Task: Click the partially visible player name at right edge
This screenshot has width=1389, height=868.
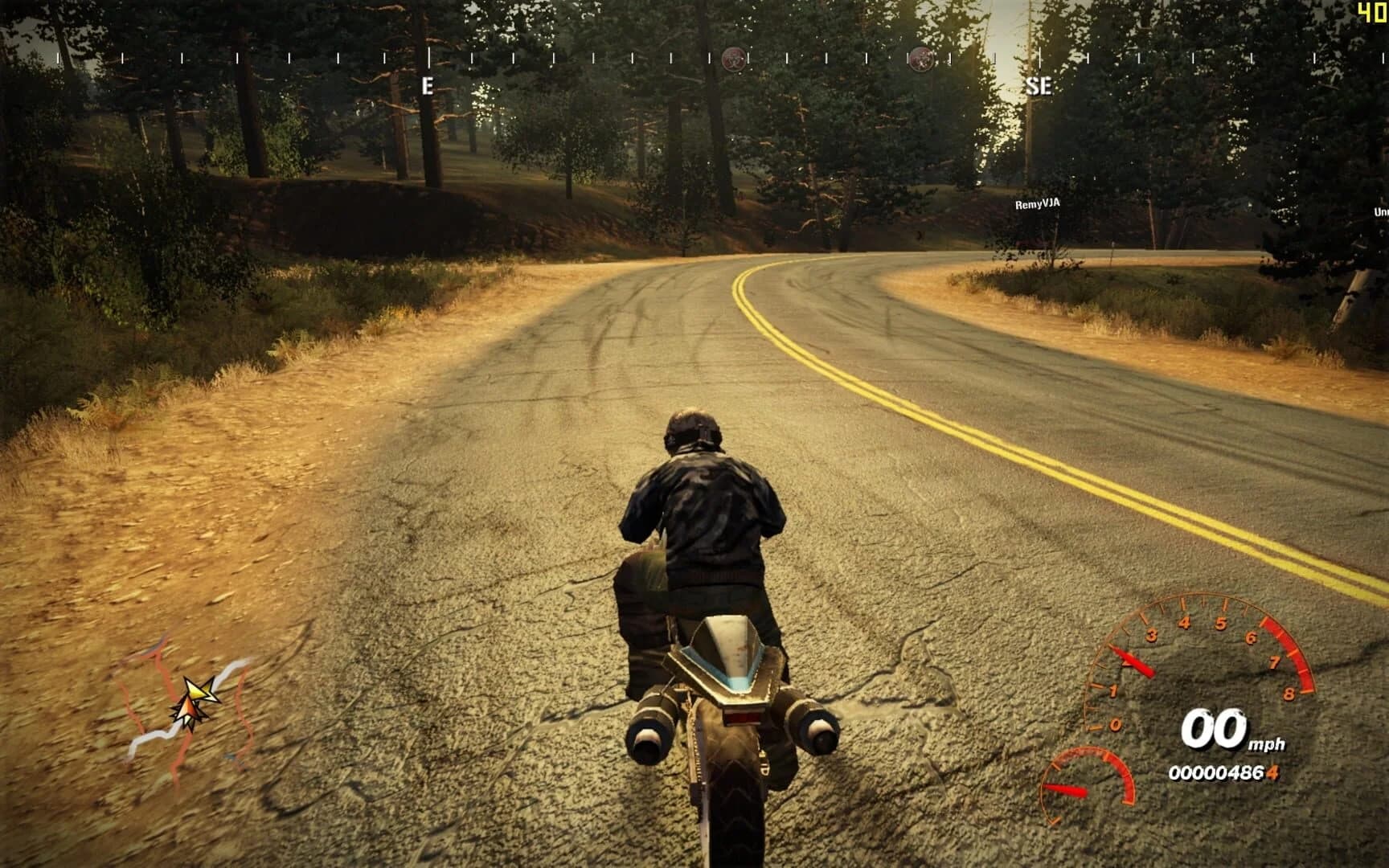Action: pos(1381,210)
